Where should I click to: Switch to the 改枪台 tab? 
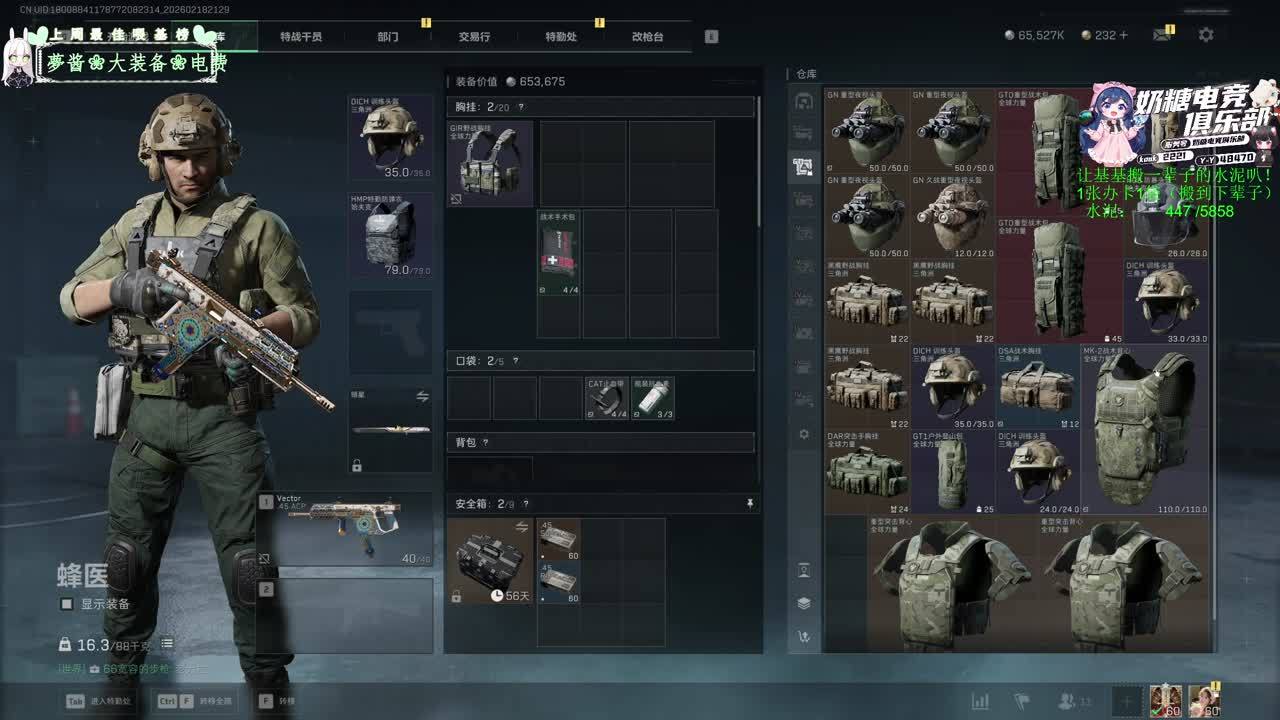(x=647, y=37)
